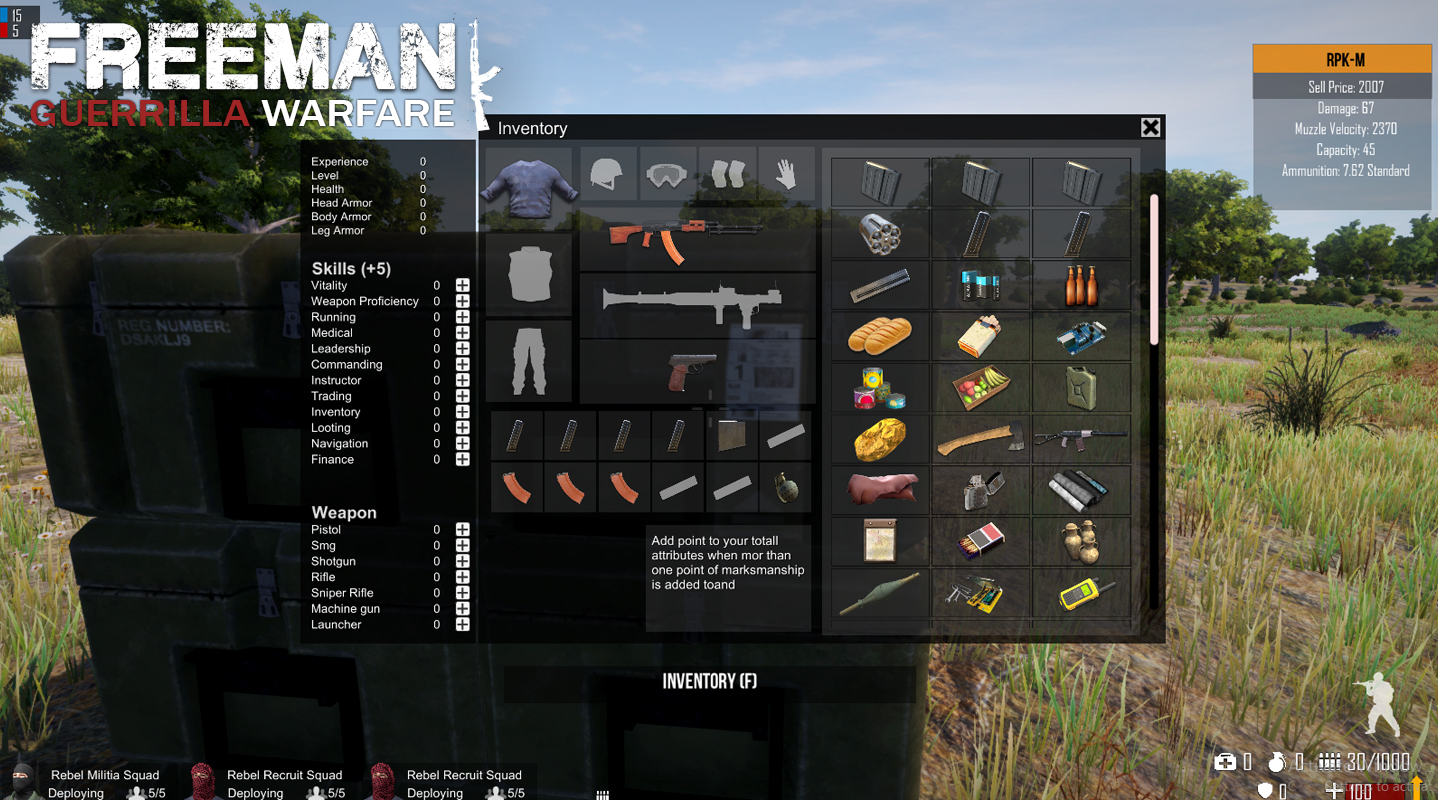Add a point to Leadership
The height and width of the screenshot is (800, 1438).
coord(461,348)
